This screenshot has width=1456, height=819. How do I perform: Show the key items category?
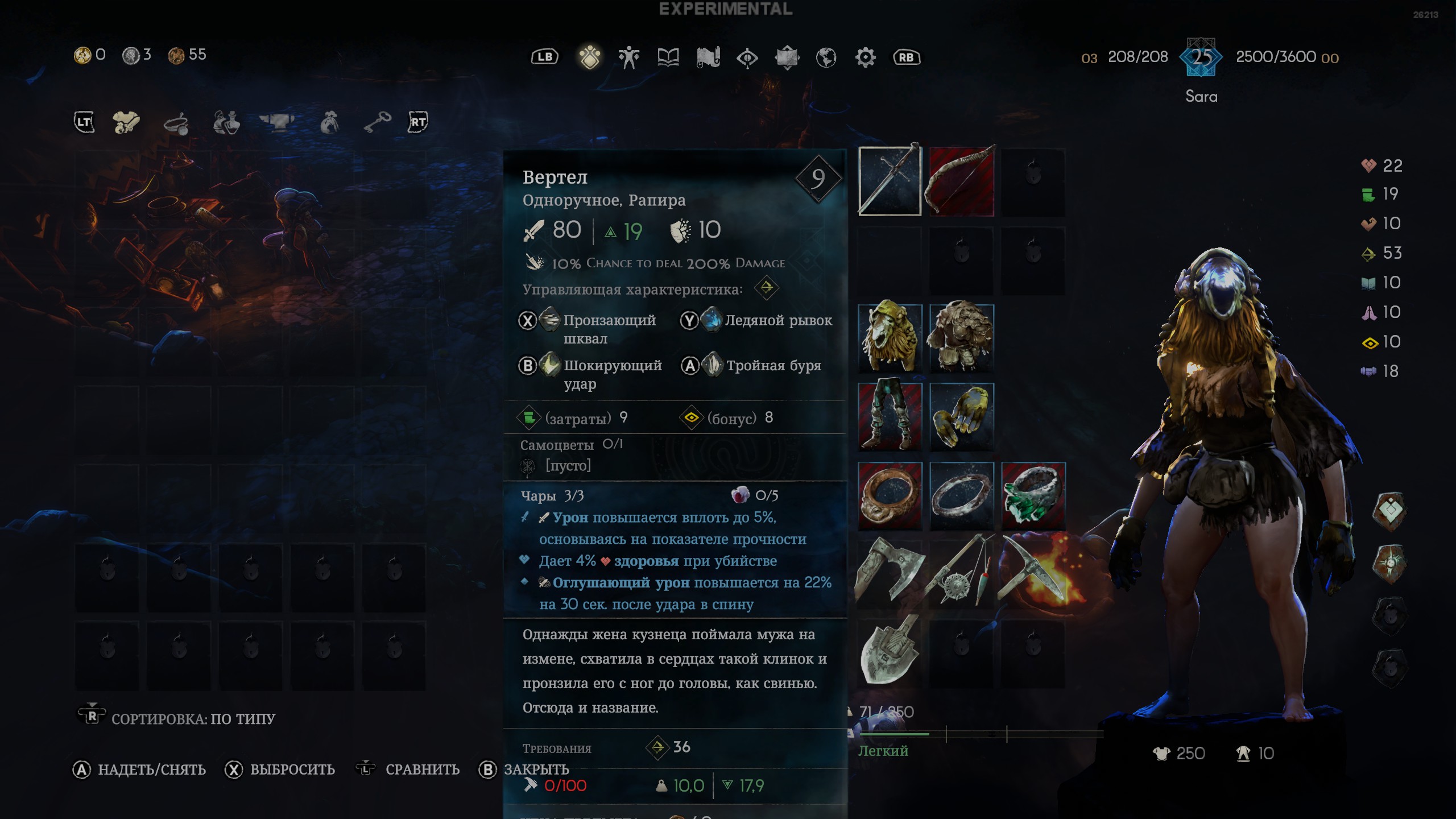[377, 122]
